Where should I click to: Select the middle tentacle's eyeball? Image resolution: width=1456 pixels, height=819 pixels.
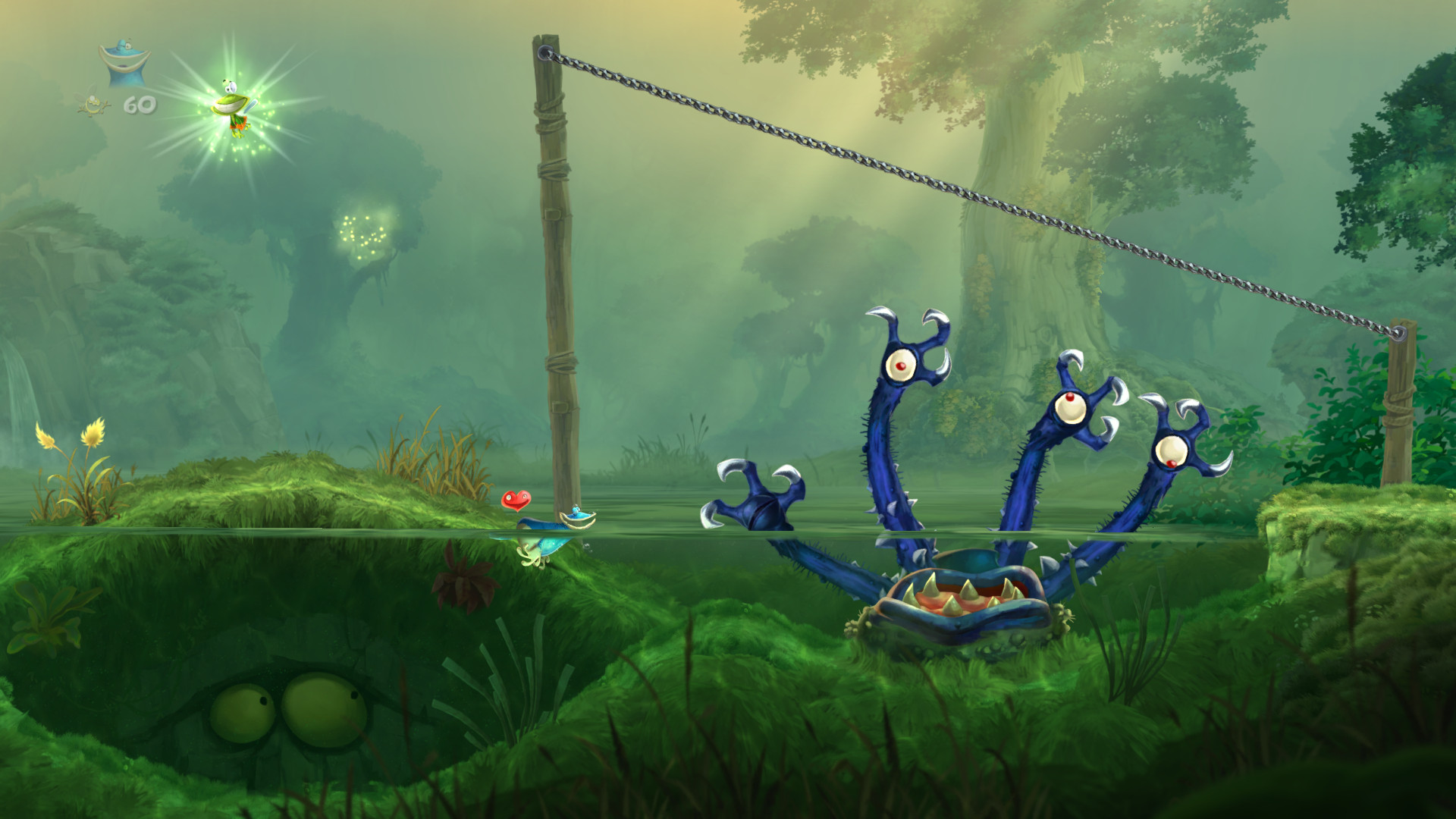pyautogui.click(x=1069, y=408)
